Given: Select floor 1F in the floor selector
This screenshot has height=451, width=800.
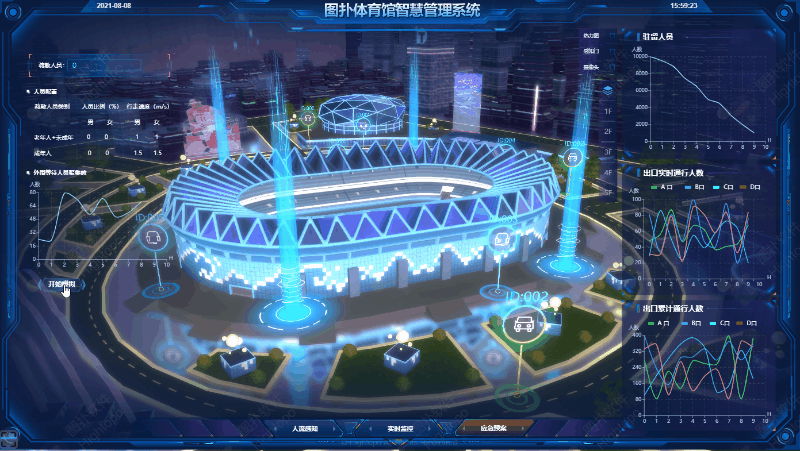Looking at the screenshot, I should [x=607, y=111].
